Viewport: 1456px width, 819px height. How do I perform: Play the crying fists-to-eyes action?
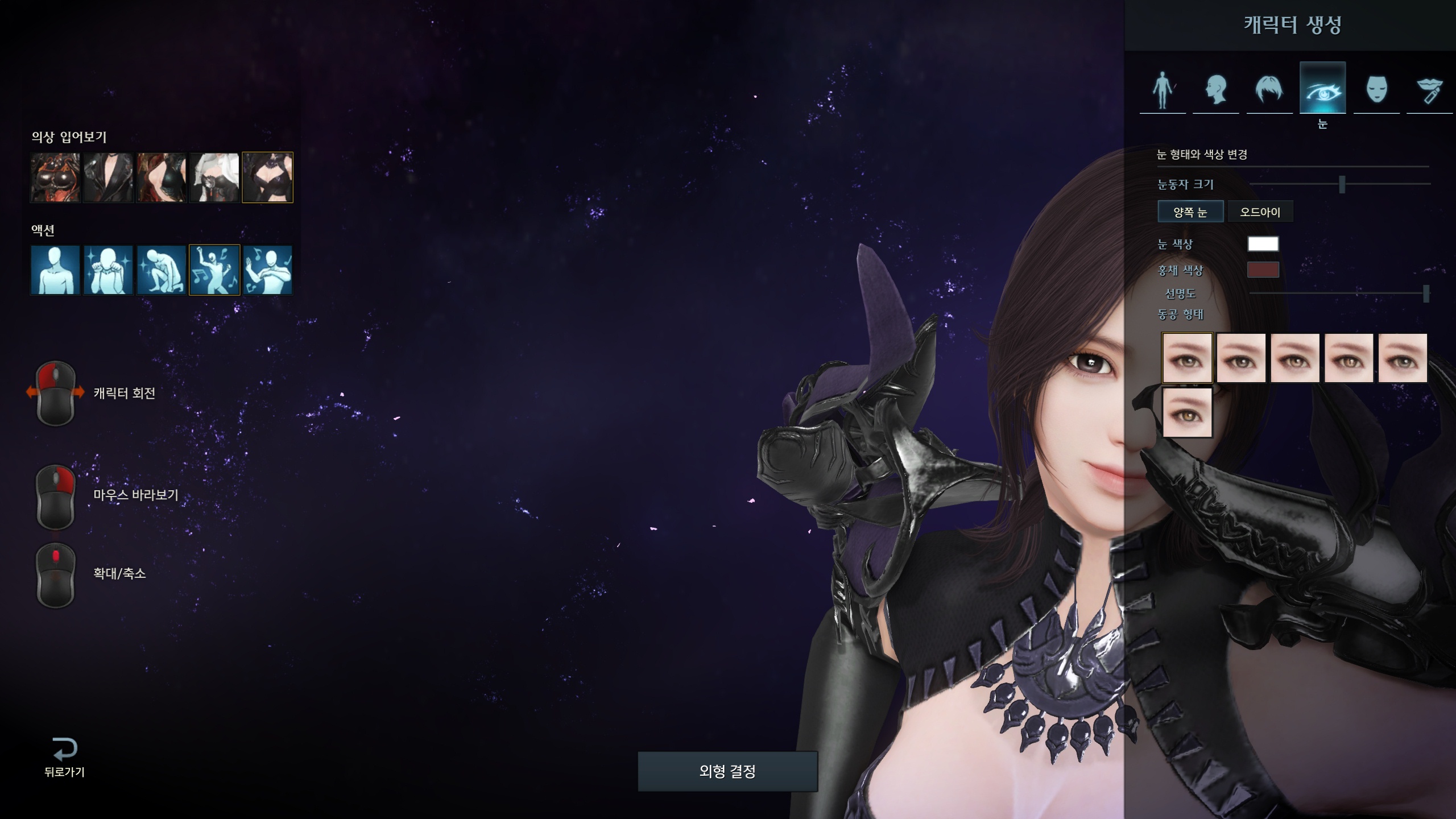click(108, 270)
